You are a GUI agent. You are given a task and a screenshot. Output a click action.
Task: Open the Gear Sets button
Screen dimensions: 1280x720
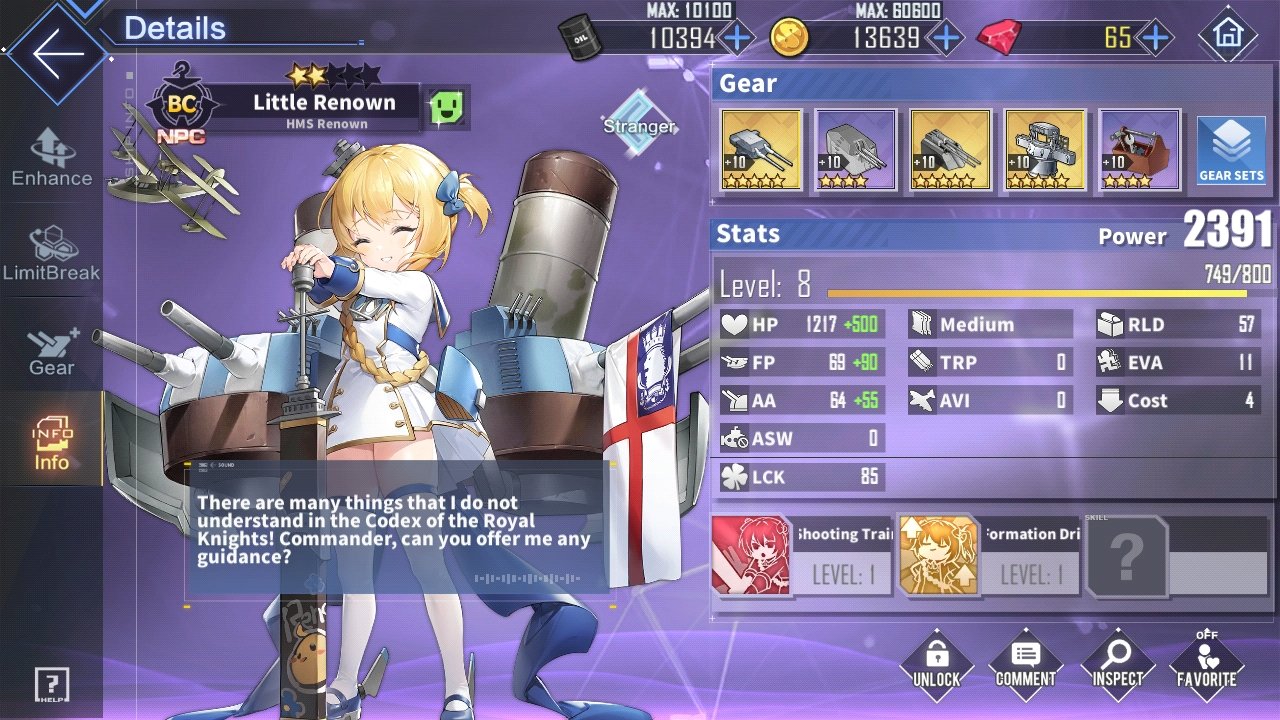pos(1231,150)
